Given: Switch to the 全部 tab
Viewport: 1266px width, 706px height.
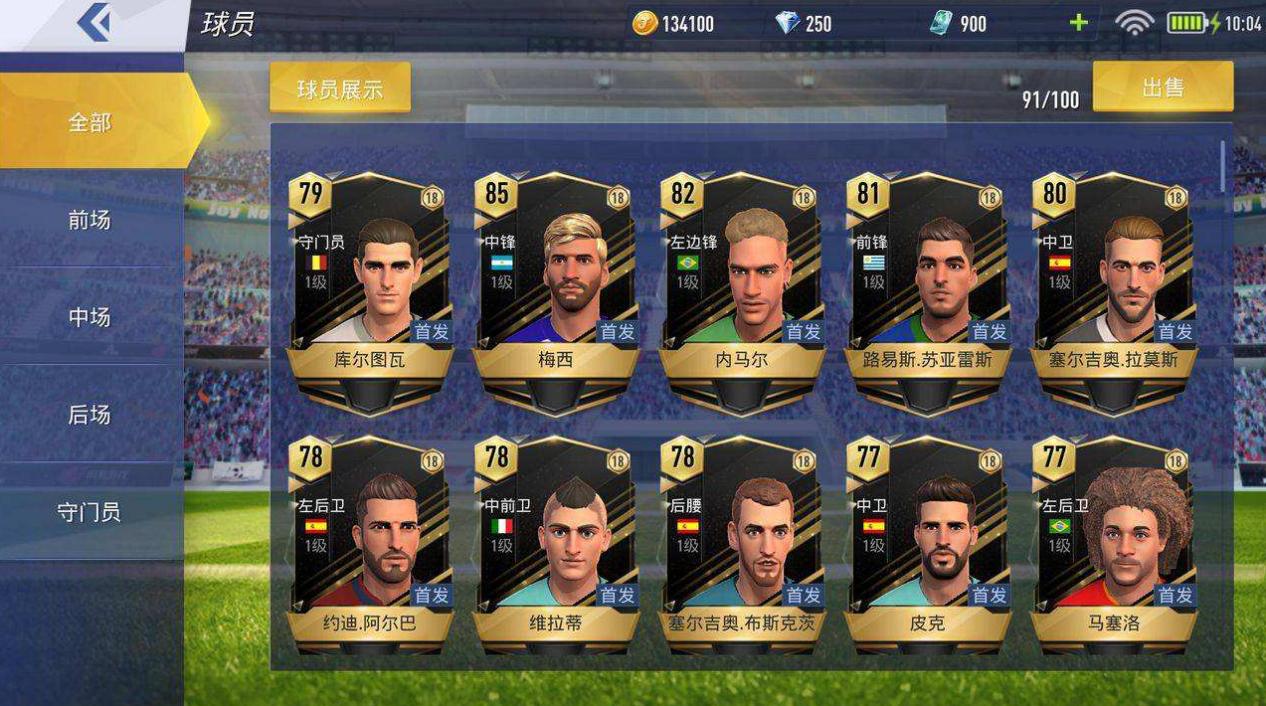Looking at the screenshot, I should pos(90,122).
